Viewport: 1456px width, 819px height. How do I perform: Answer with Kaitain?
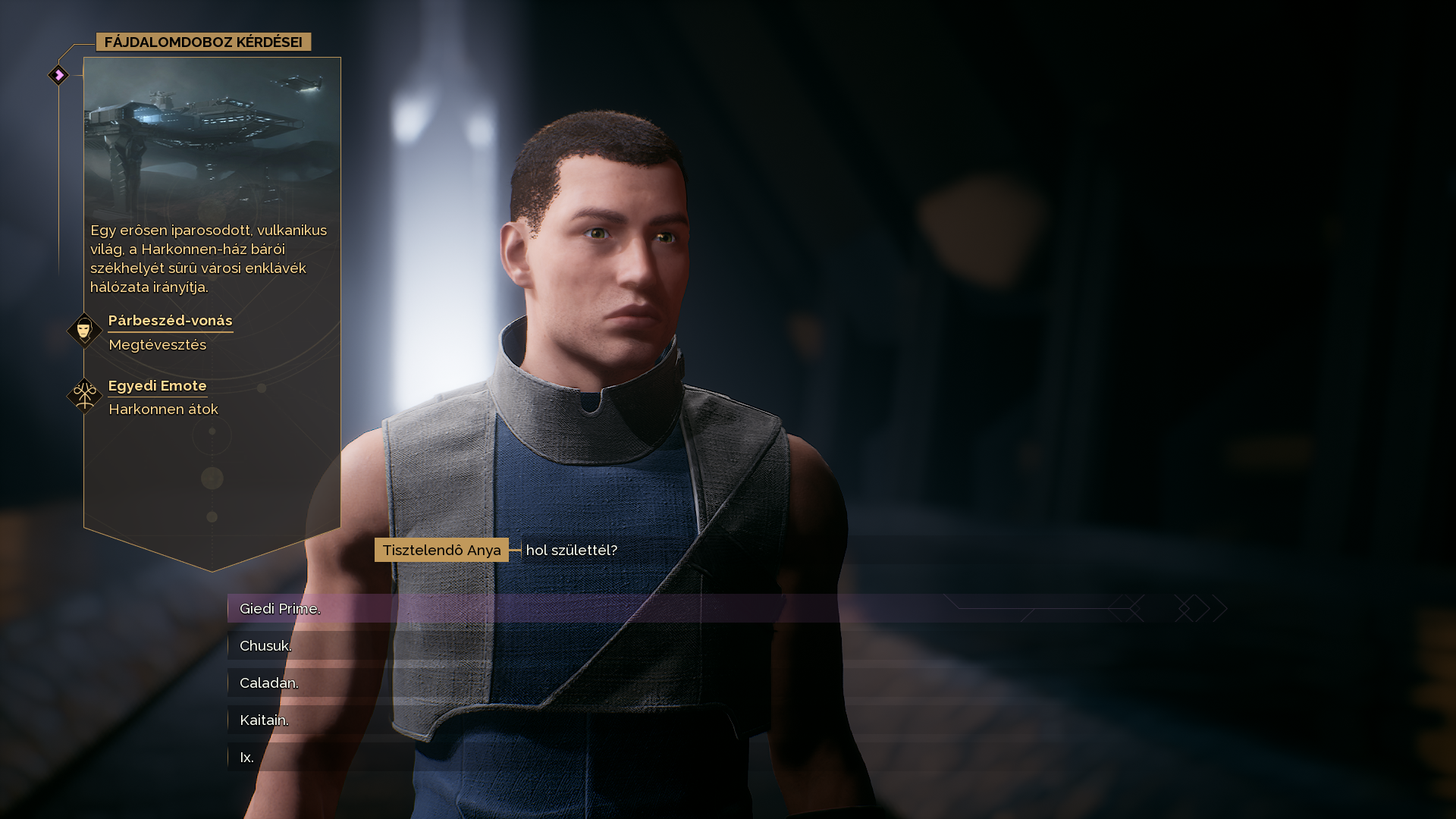click(264, 720)
